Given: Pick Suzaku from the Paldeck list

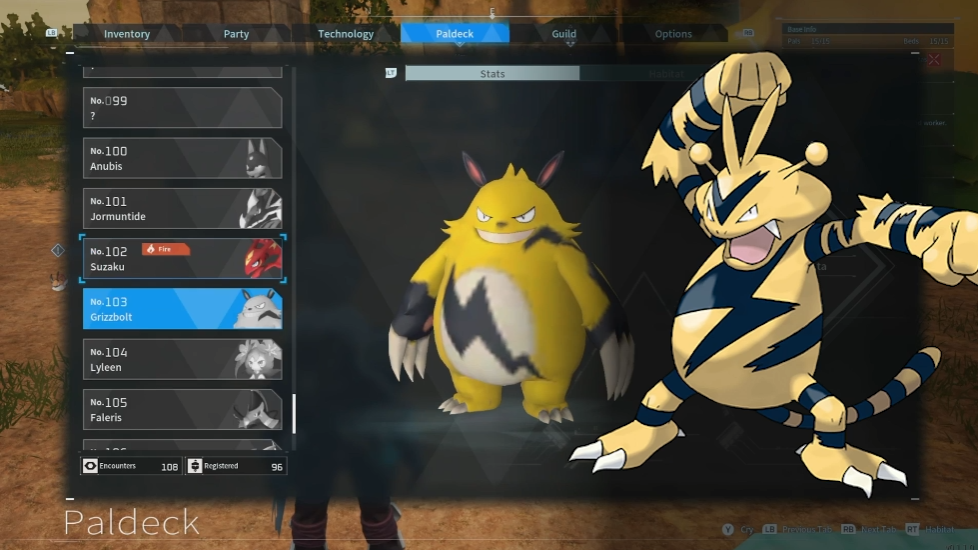Looking at the screenshot, I should 182,258.
